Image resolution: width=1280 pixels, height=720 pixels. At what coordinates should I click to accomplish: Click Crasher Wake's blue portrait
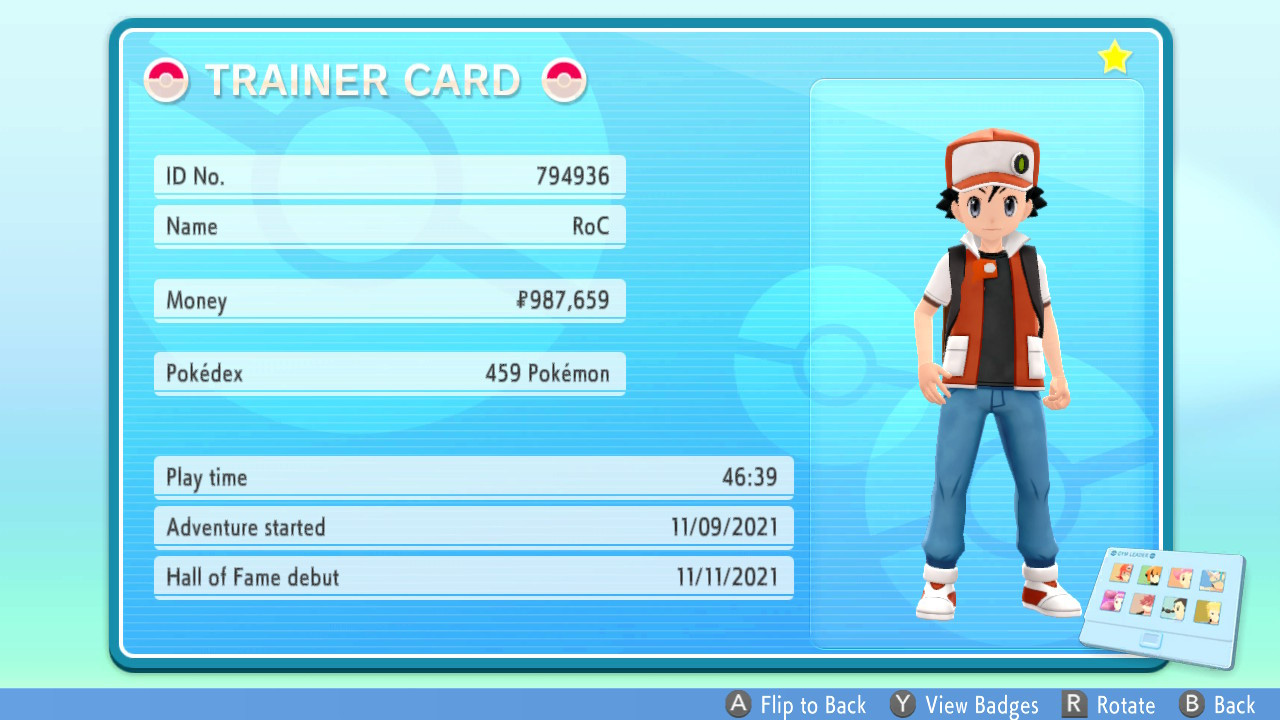[1213, 579]
